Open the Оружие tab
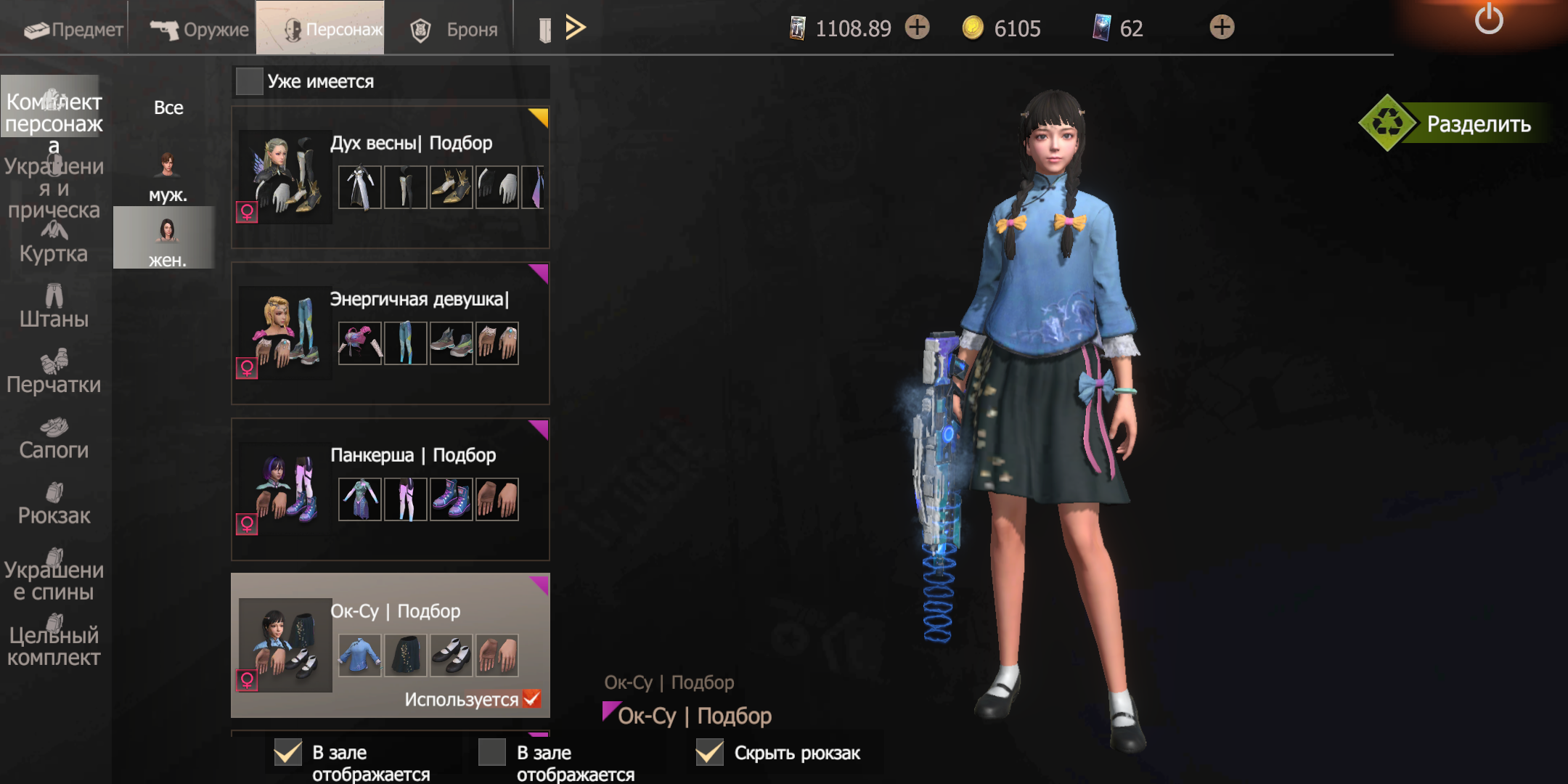 pos(199,29)
